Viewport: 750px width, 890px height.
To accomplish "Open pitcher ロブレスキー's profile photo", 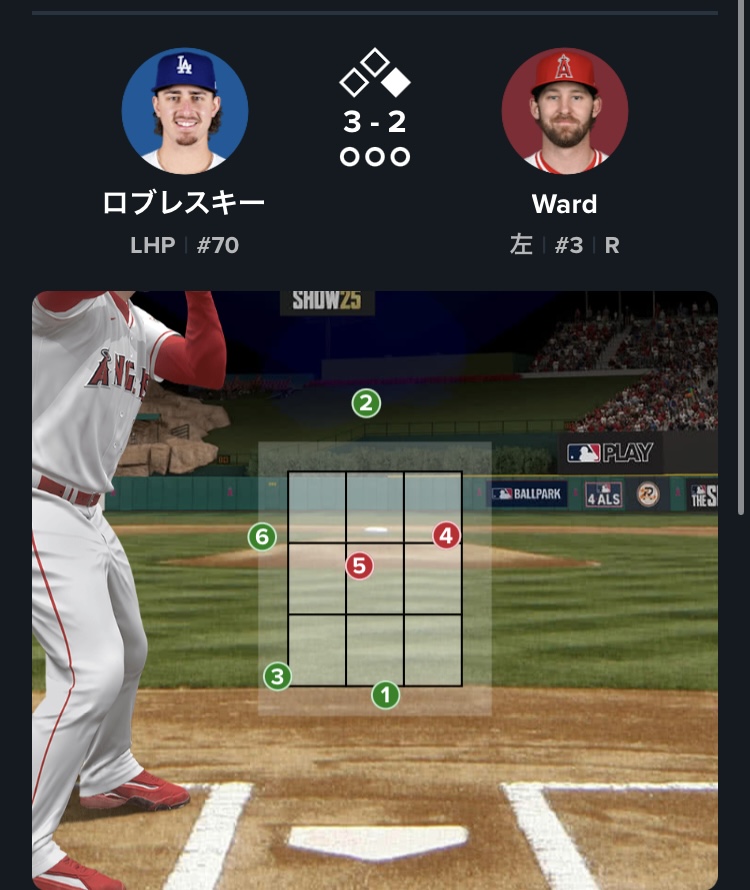I will click(x=185, y=110).
